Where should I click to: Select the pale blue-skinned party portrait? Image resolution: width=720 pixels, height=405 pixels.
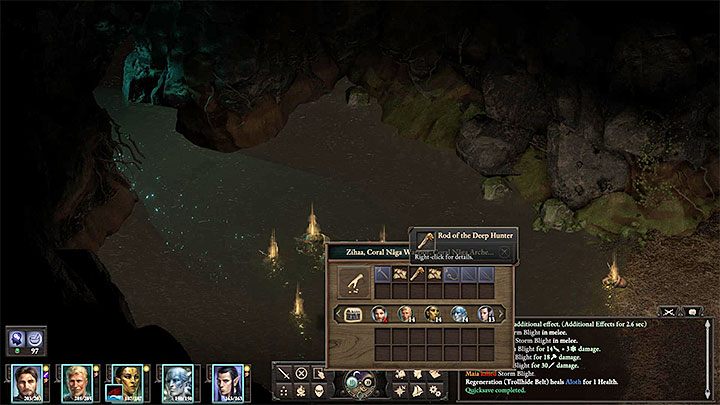pyautogui.click(x=176, y=382)
